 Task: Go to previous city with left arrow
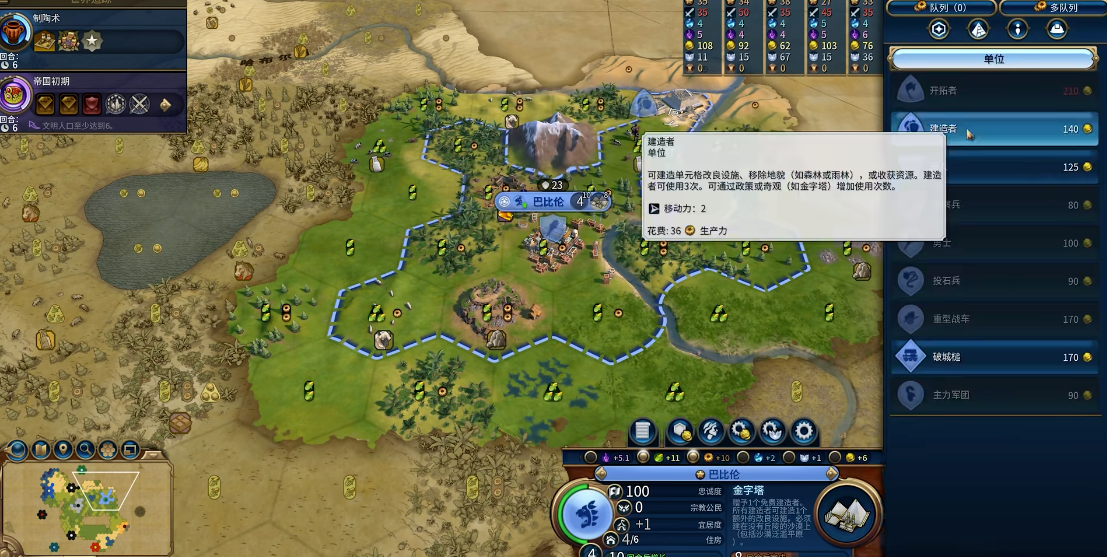601,474
